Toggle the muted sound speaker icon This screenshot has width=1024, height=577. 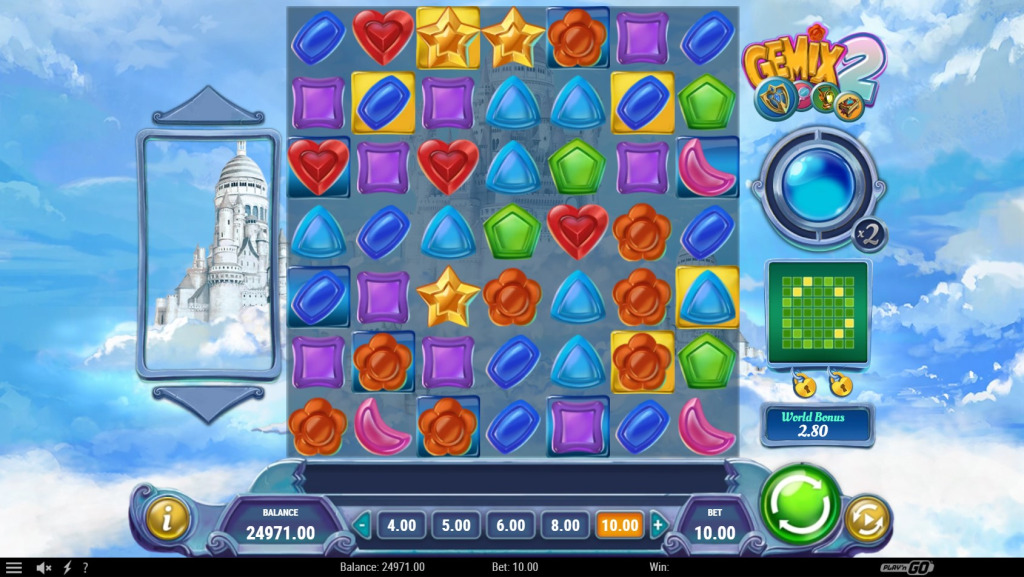(x=44, y=567)
